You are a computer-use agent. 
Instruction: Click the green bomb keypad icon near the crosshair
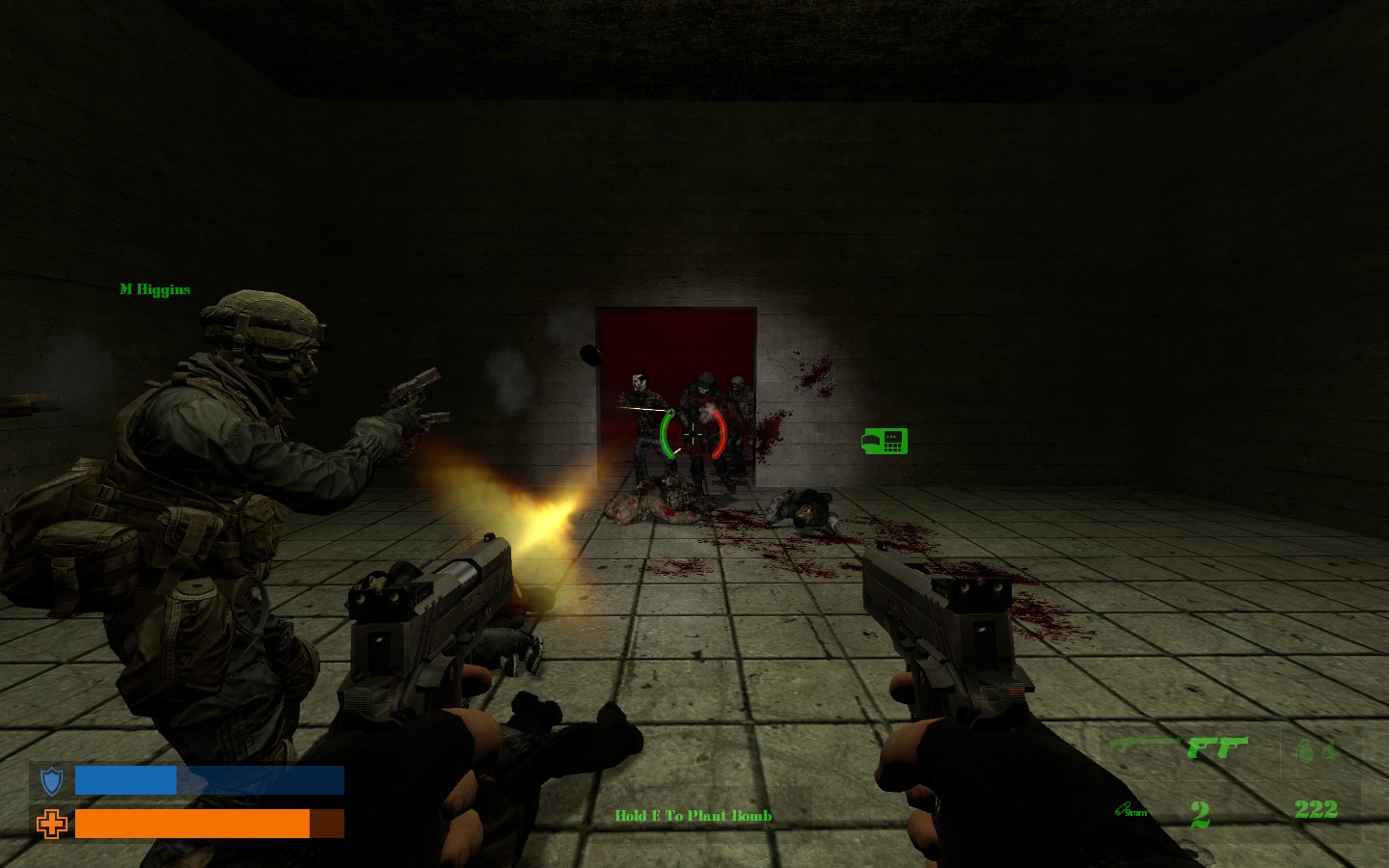click(885, 441)
